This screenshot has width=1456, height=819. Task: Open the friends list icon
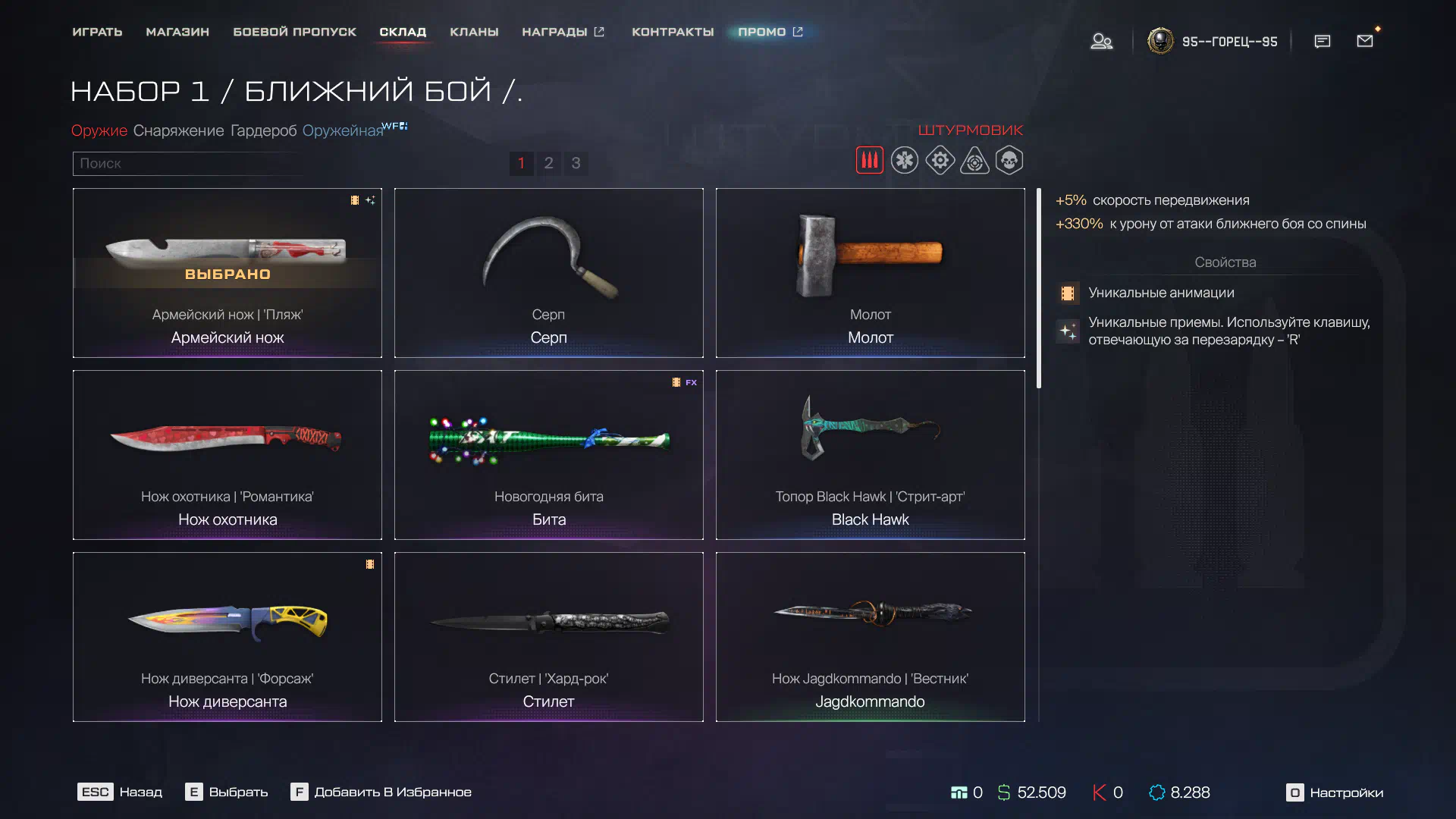click(1101, 41)
